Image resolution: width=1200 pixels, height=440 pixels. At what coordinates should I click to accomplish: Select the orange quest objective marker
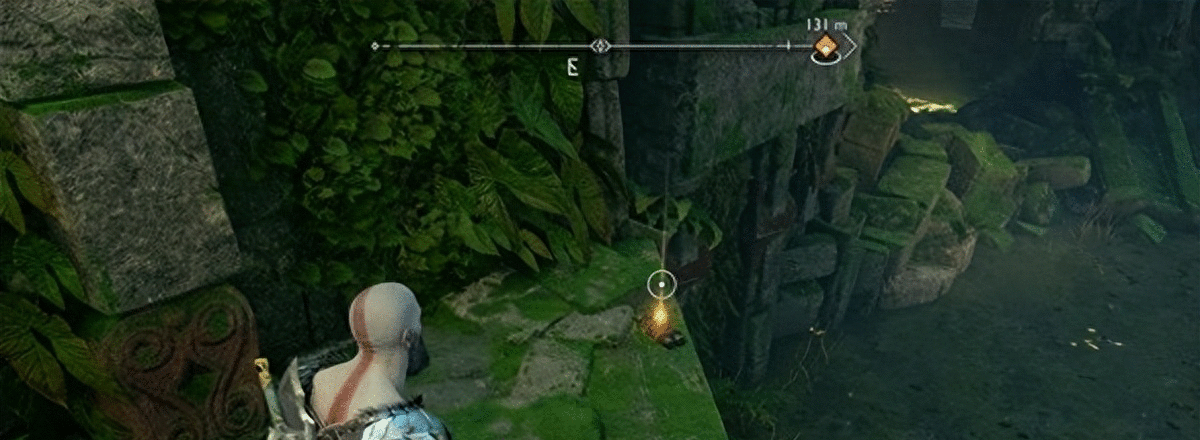coord(826,46)
